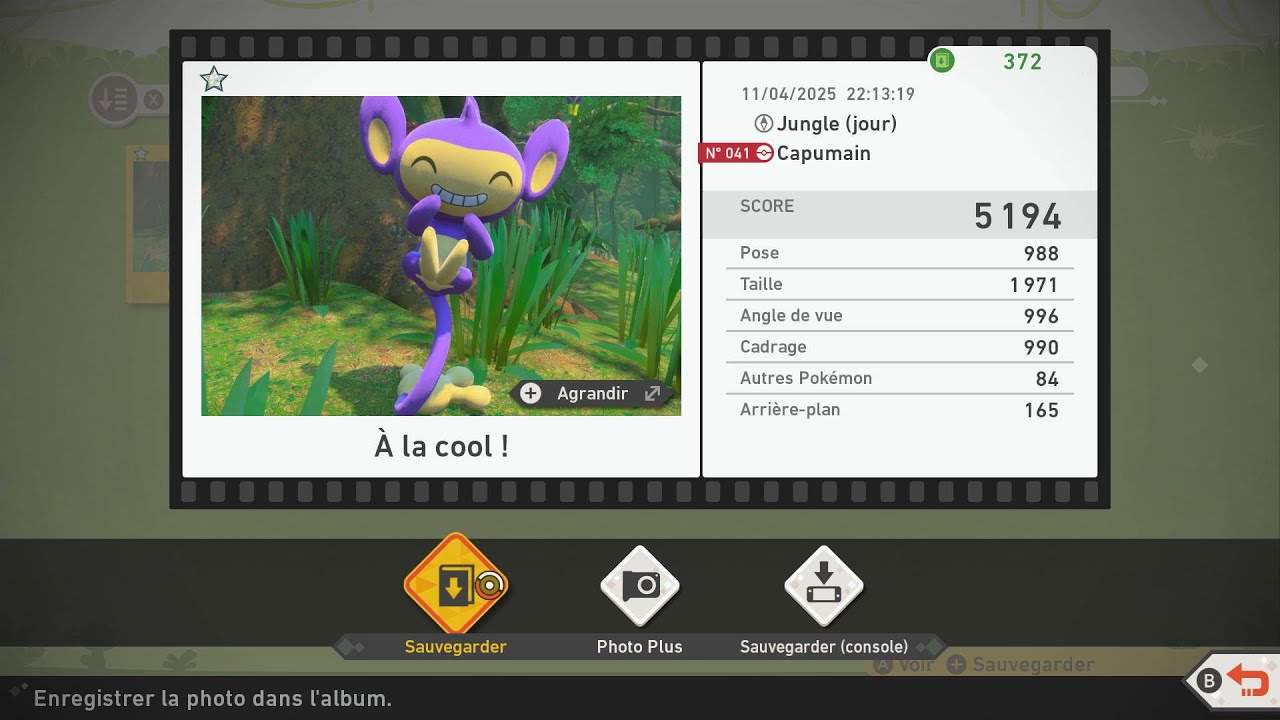
Task: Select the Sauvegarder diamond icon
Action: coord(455,585)
